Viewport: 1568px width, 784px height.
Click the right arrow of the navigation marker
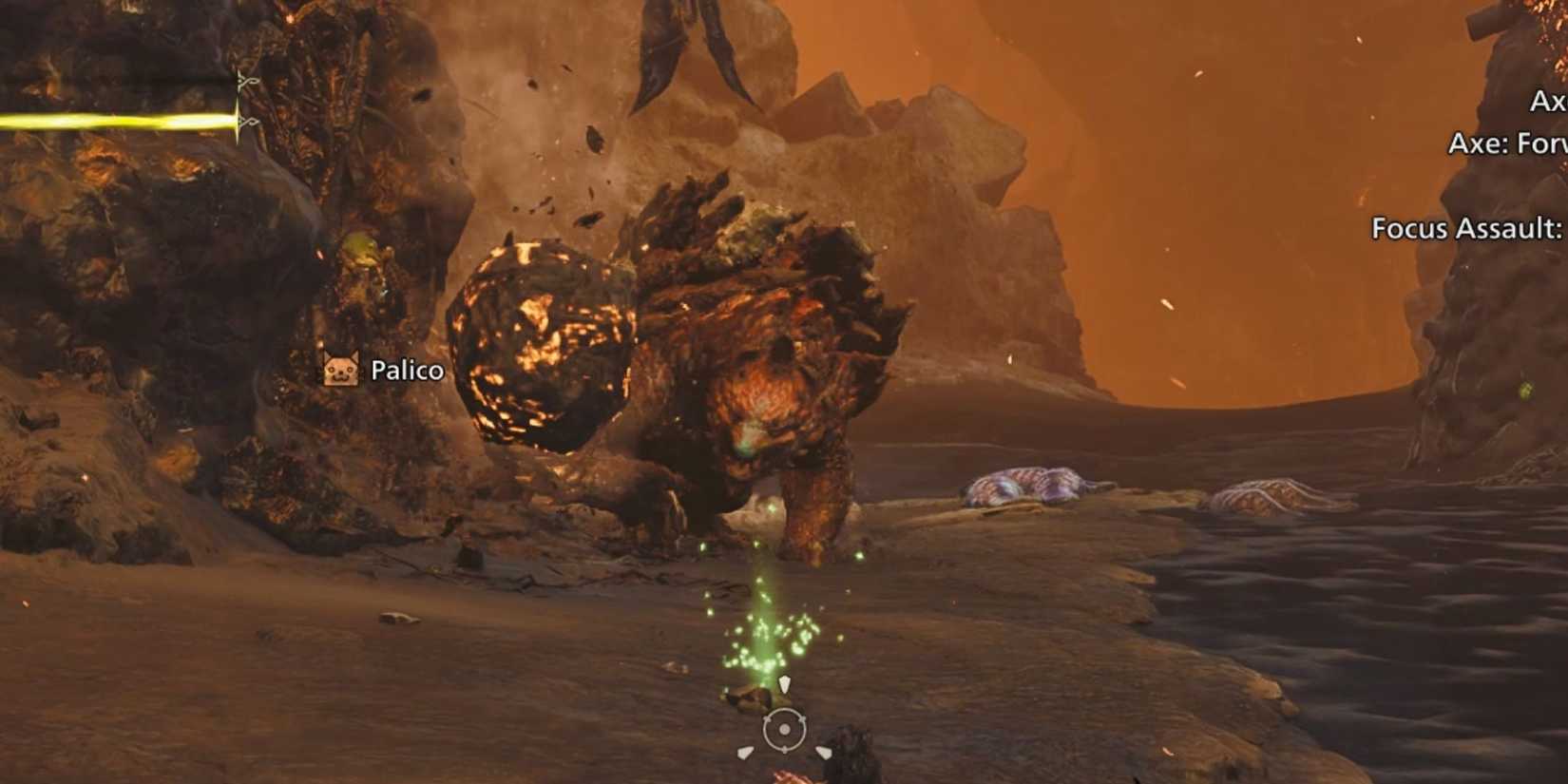click(x=825, y=753)
